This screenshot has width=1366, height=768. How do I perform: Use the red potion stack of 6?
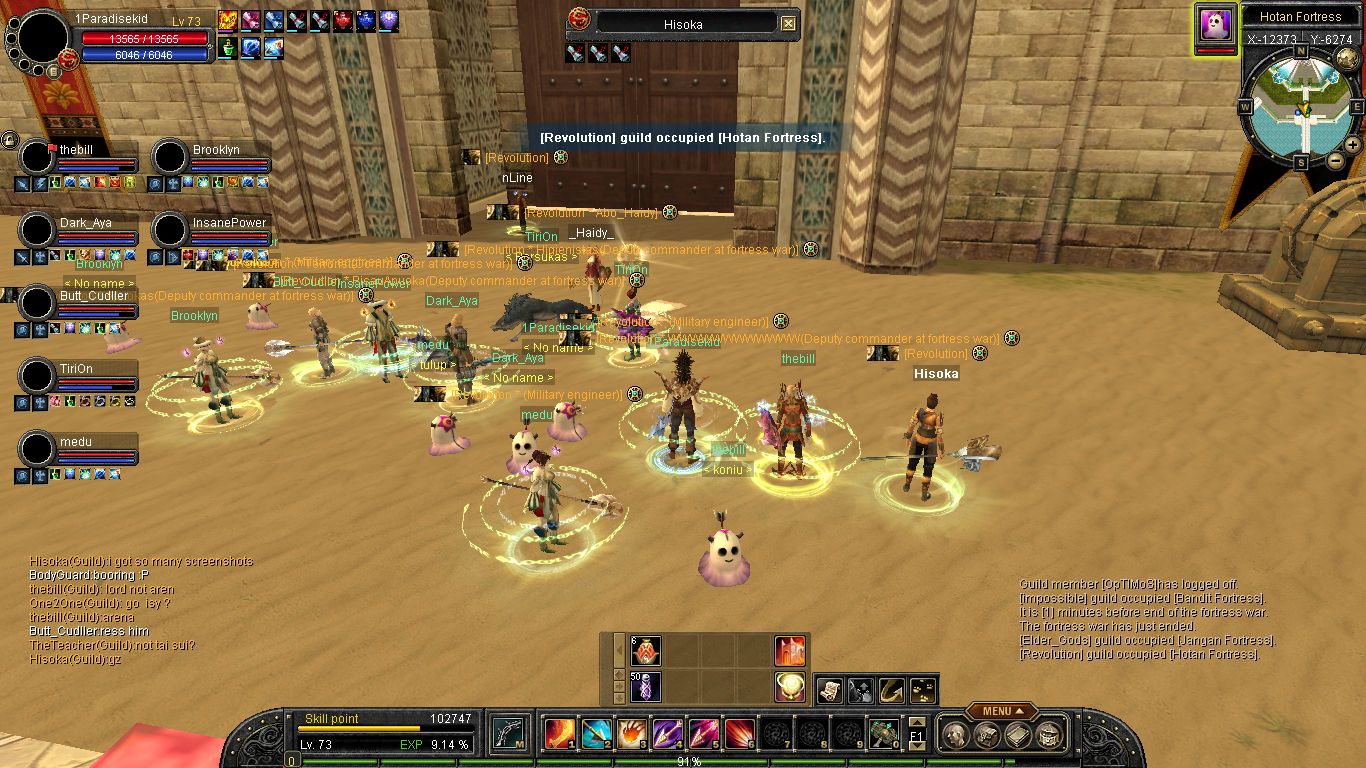[x=645, y=651]
